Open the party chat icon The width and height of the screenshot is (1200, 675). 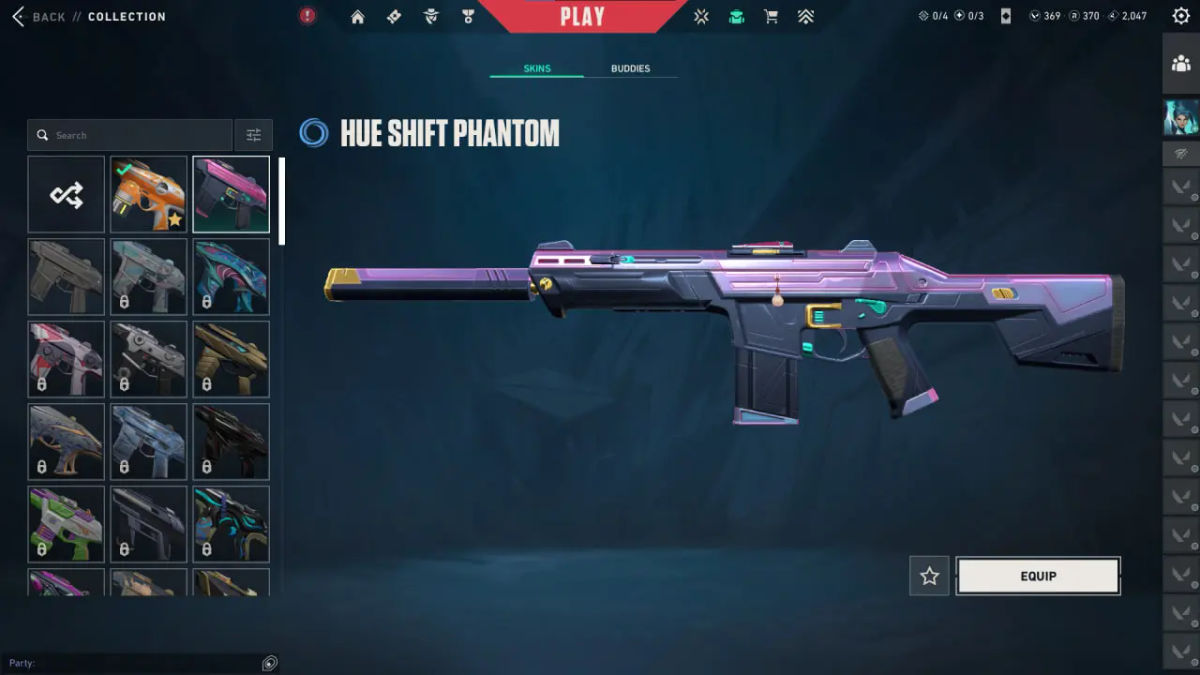pyautogui.click(x=269, y=663)
